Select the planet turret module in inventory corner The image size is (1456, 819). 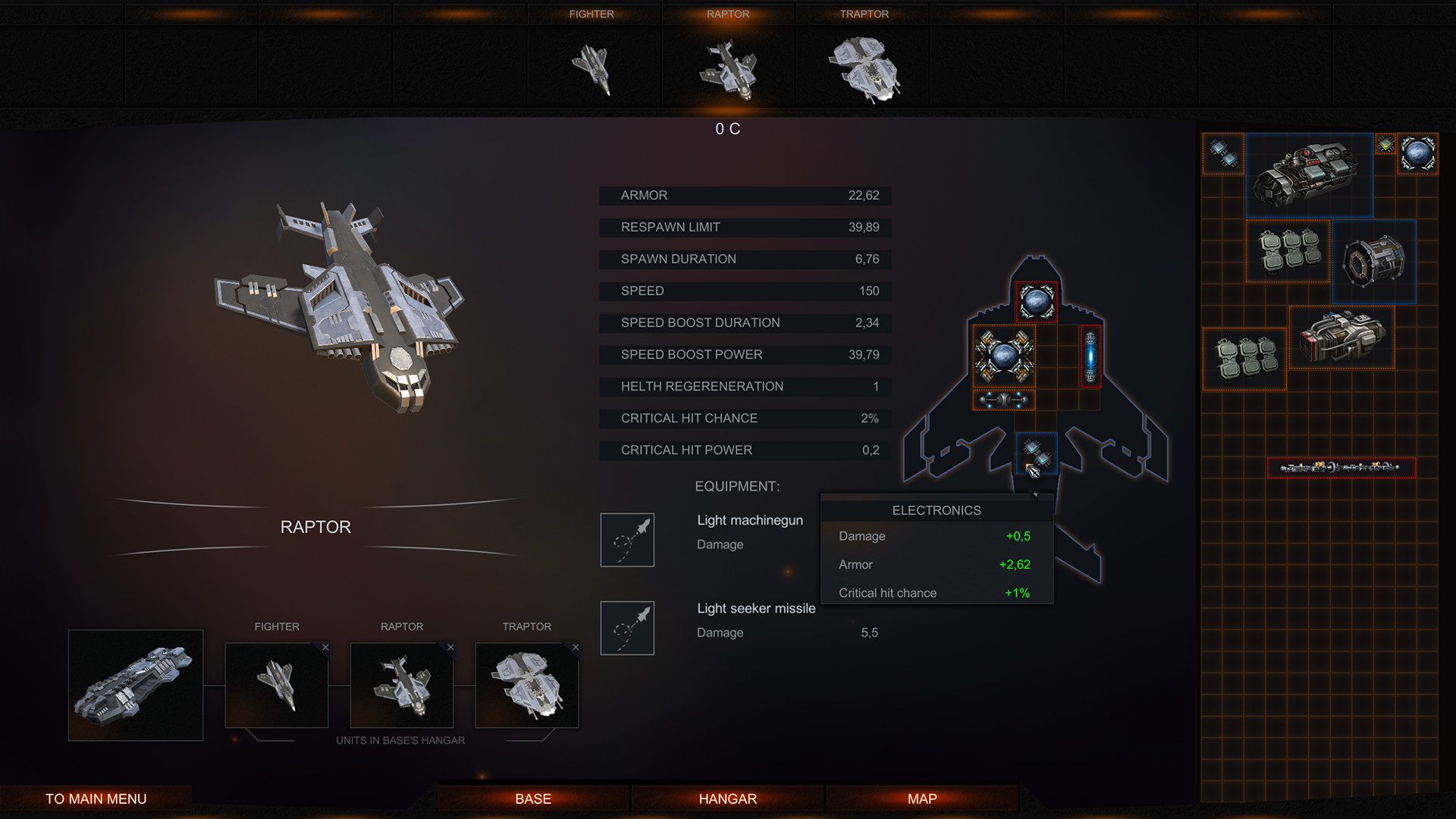pos(1420,153)
